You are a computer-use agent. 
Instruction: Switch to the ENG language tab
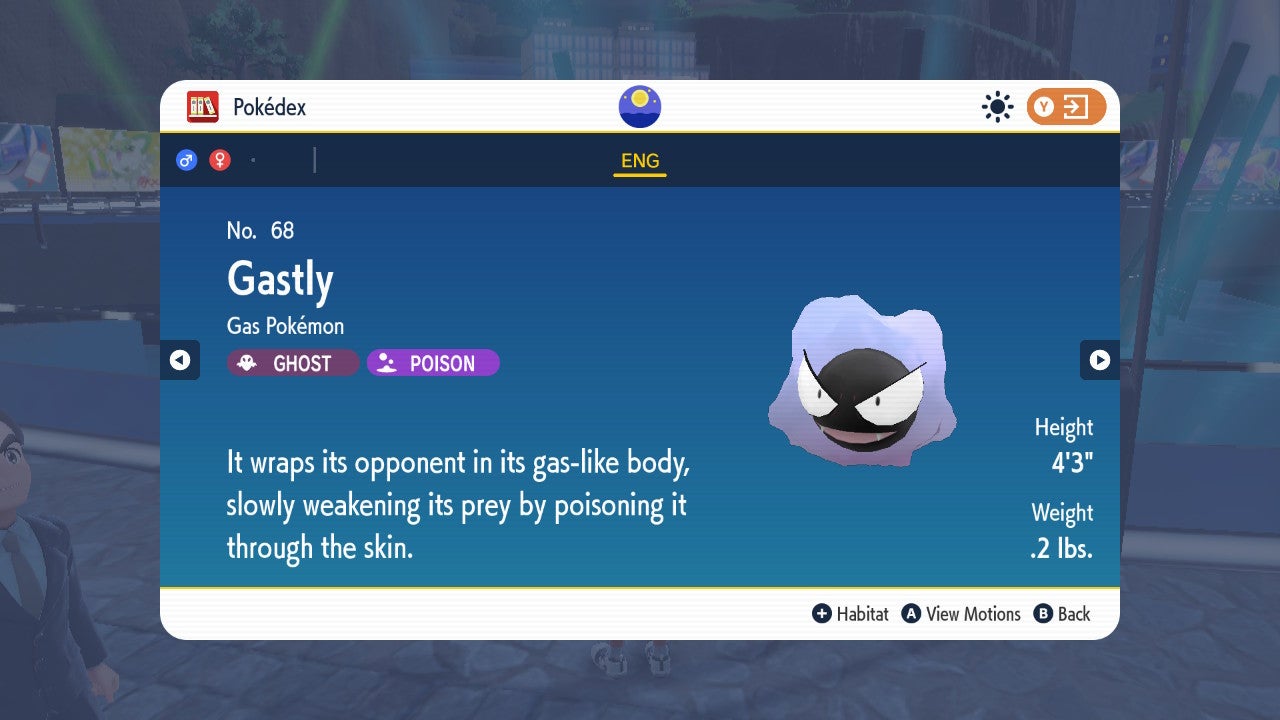(639, 160)
